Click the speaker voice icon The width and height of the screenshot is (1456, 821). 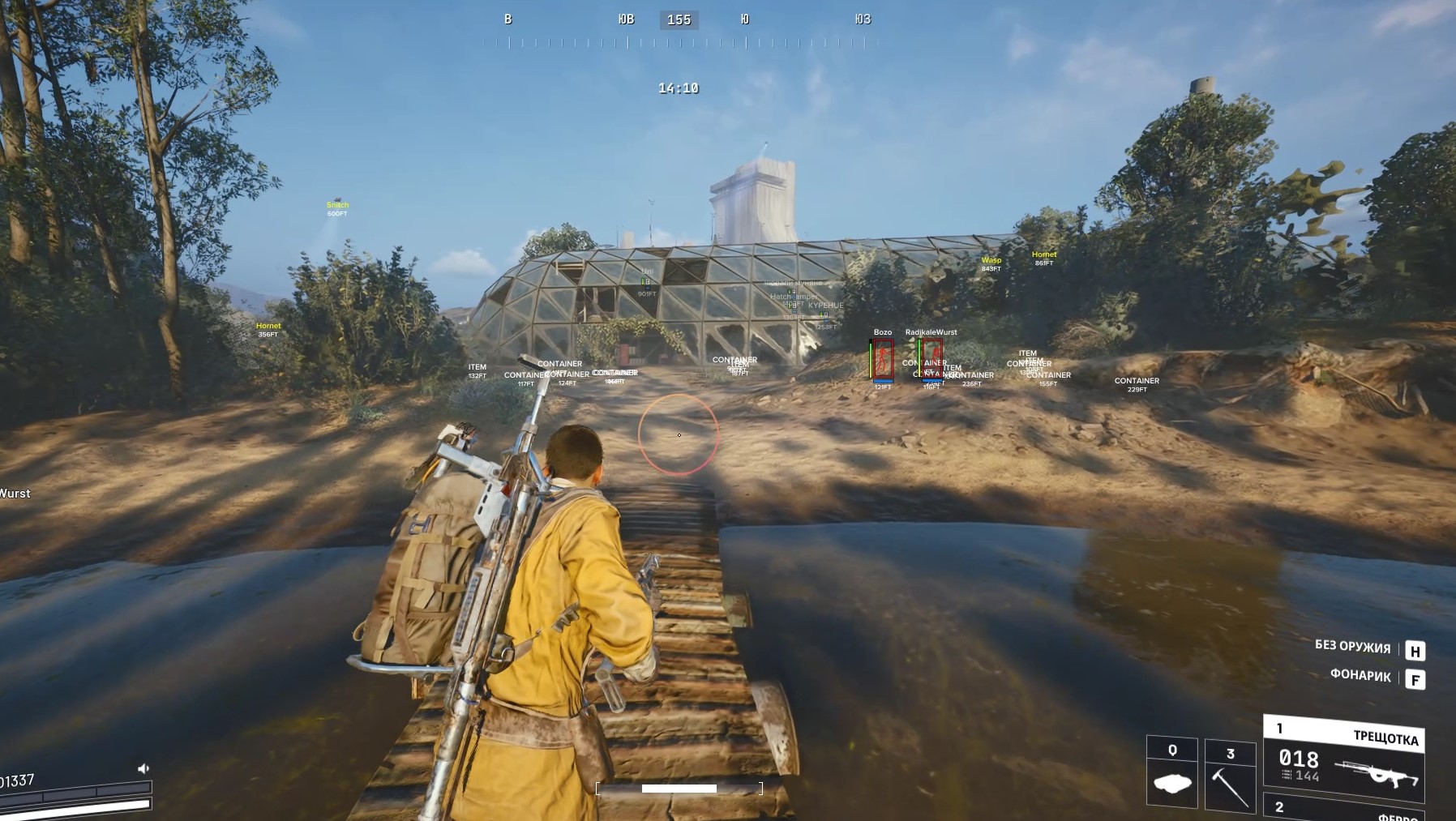tap(143, 768)
